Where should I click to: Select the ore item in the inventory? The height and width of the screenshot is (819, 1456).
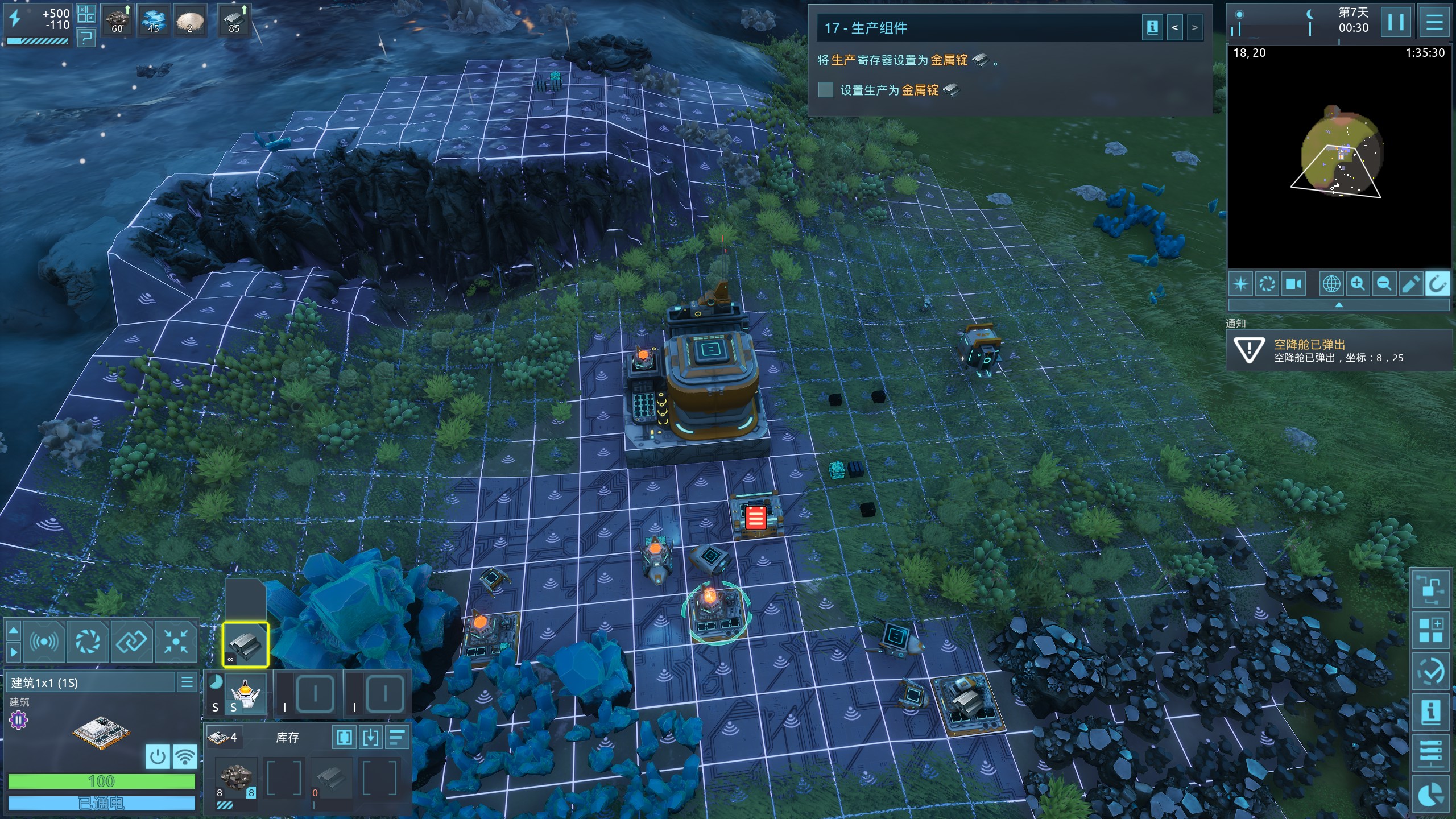tap(235, 777)
